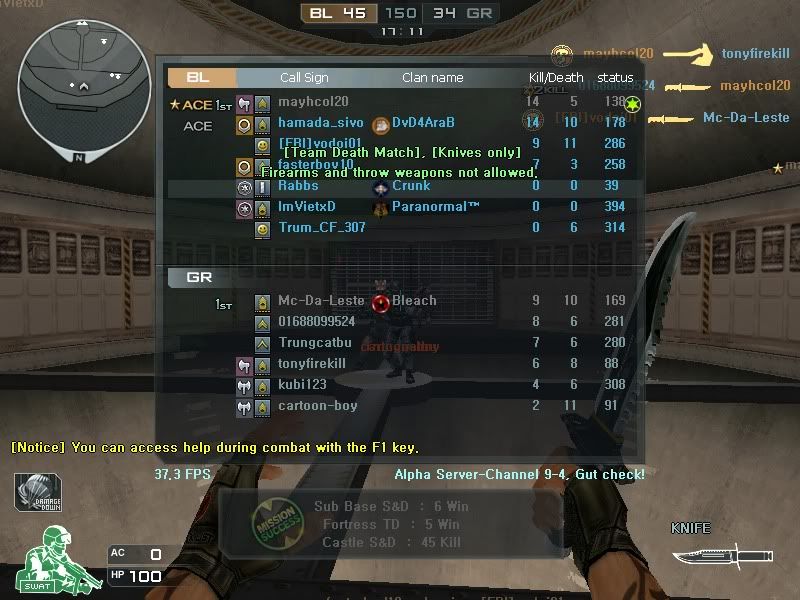Choose the Rabbs player row

[298, 186]
